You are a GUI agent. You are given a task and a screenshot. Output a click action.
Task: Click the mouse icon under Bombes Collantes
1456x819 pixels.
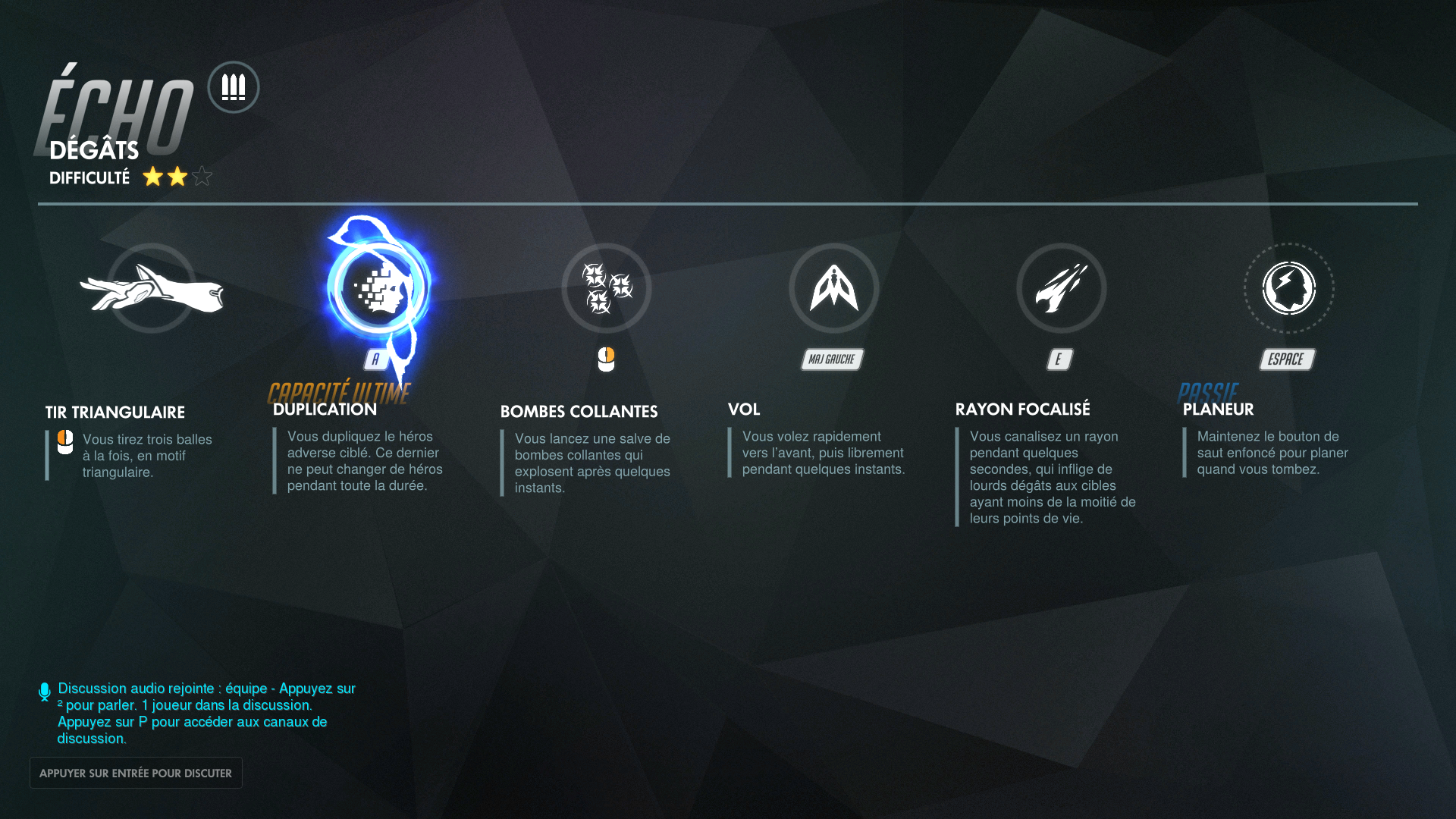coord(607,358)
